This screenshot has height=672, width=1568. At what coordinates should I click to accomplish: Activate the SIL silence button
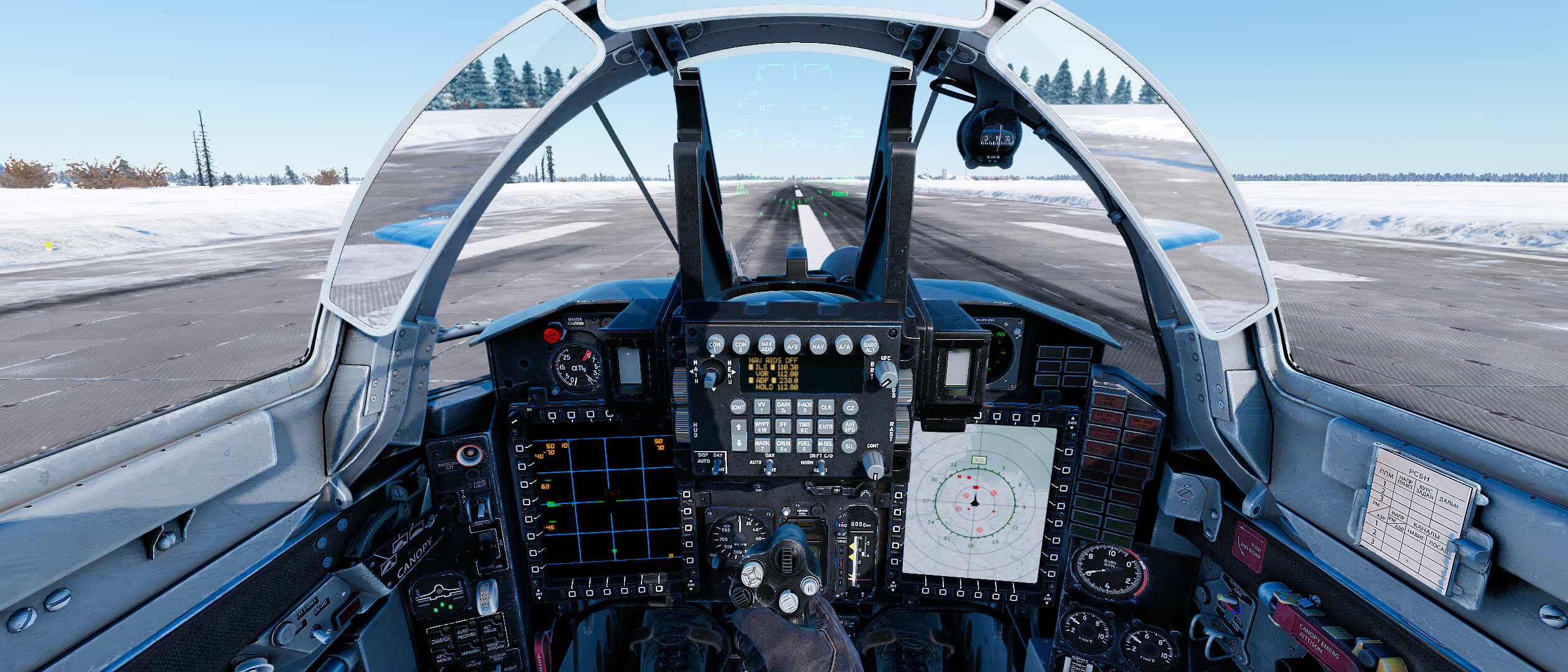[x=849, y=446]
